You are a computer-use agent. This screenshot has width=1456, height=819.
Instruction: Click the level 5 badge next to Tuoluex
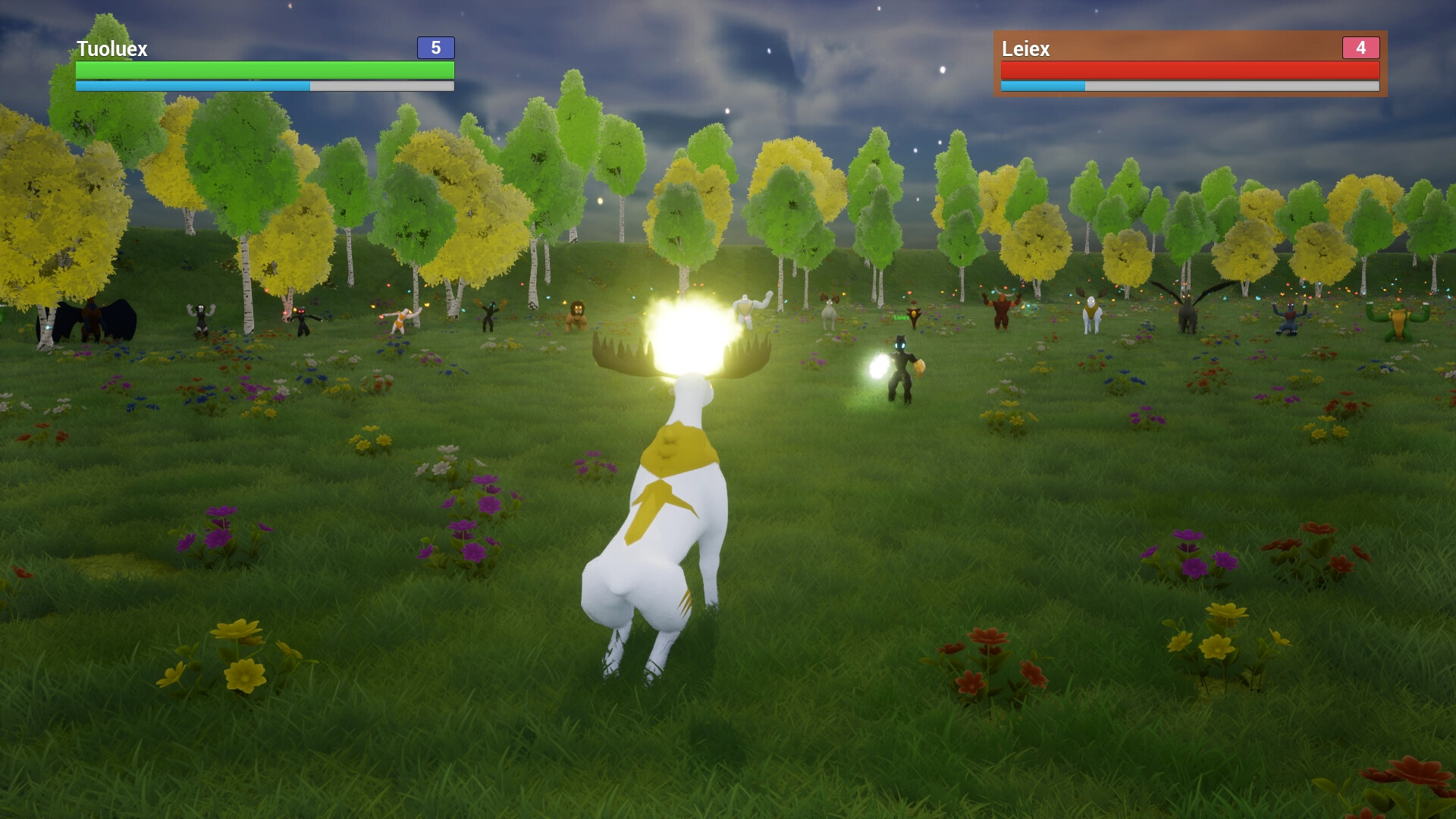tap(434, 49)
